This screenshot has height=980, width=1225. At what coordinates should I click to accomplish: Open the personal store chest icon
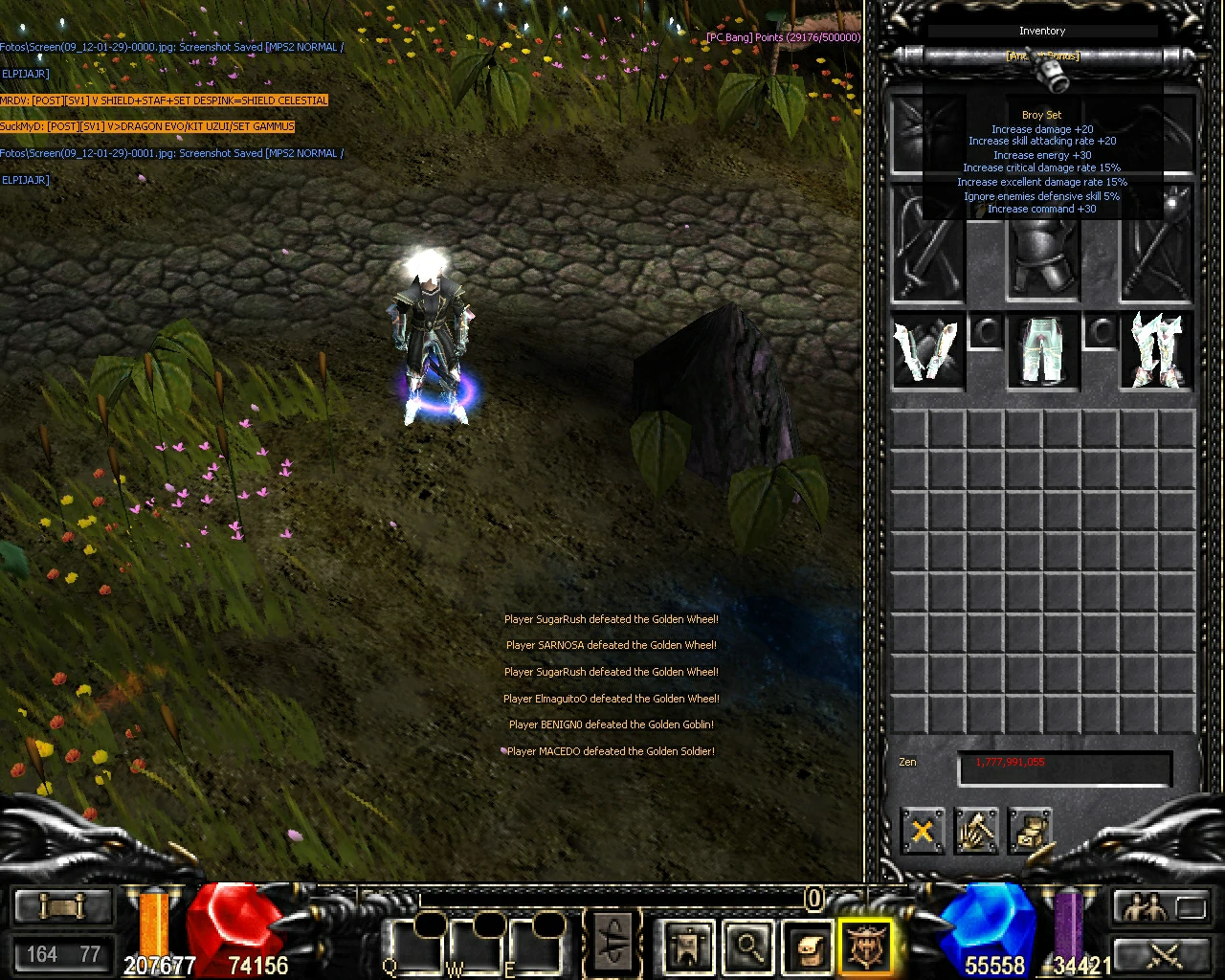coord(1031,831)
